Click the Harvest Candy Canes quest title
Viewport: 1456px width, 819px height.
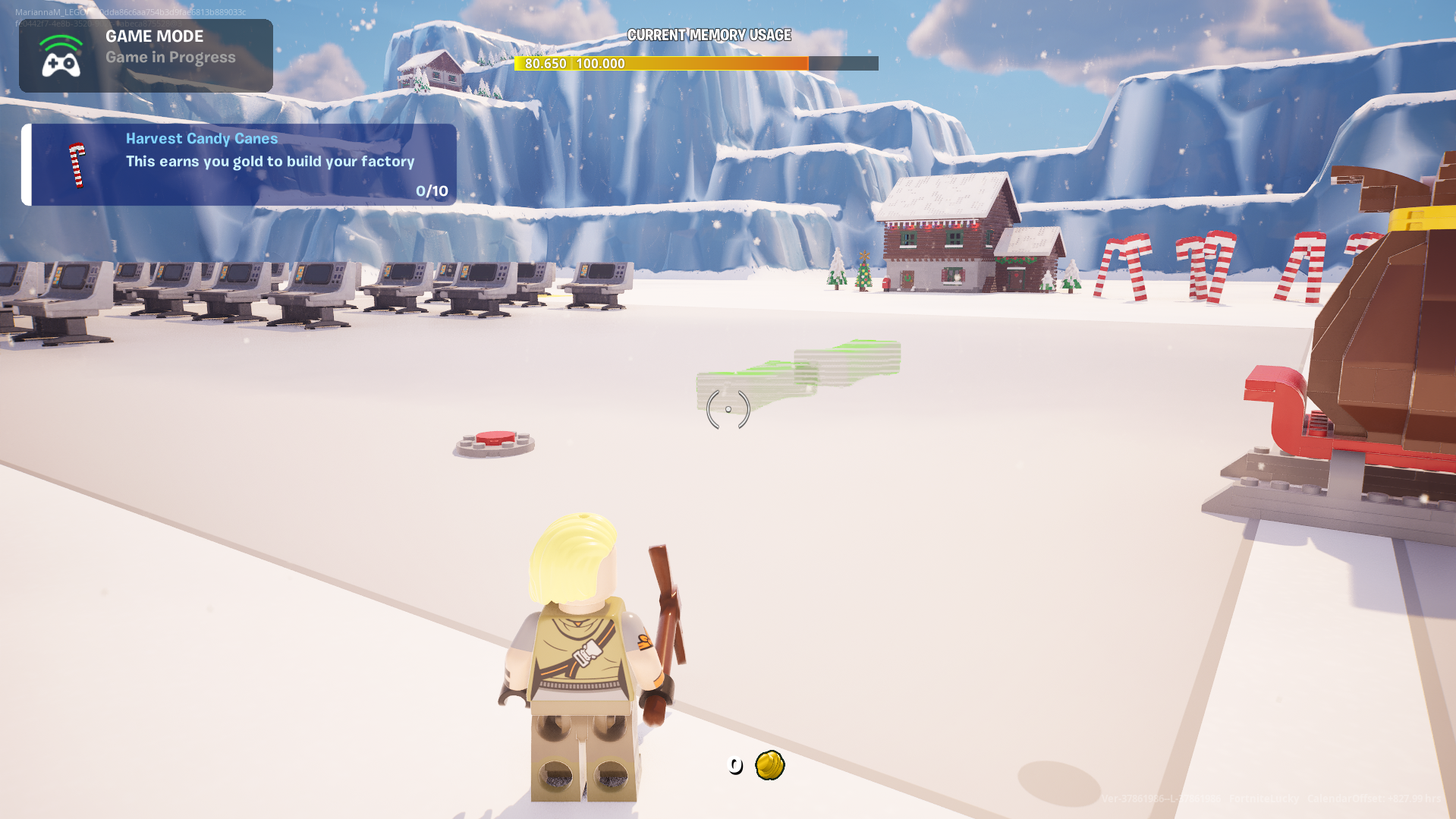pos(201,138)
